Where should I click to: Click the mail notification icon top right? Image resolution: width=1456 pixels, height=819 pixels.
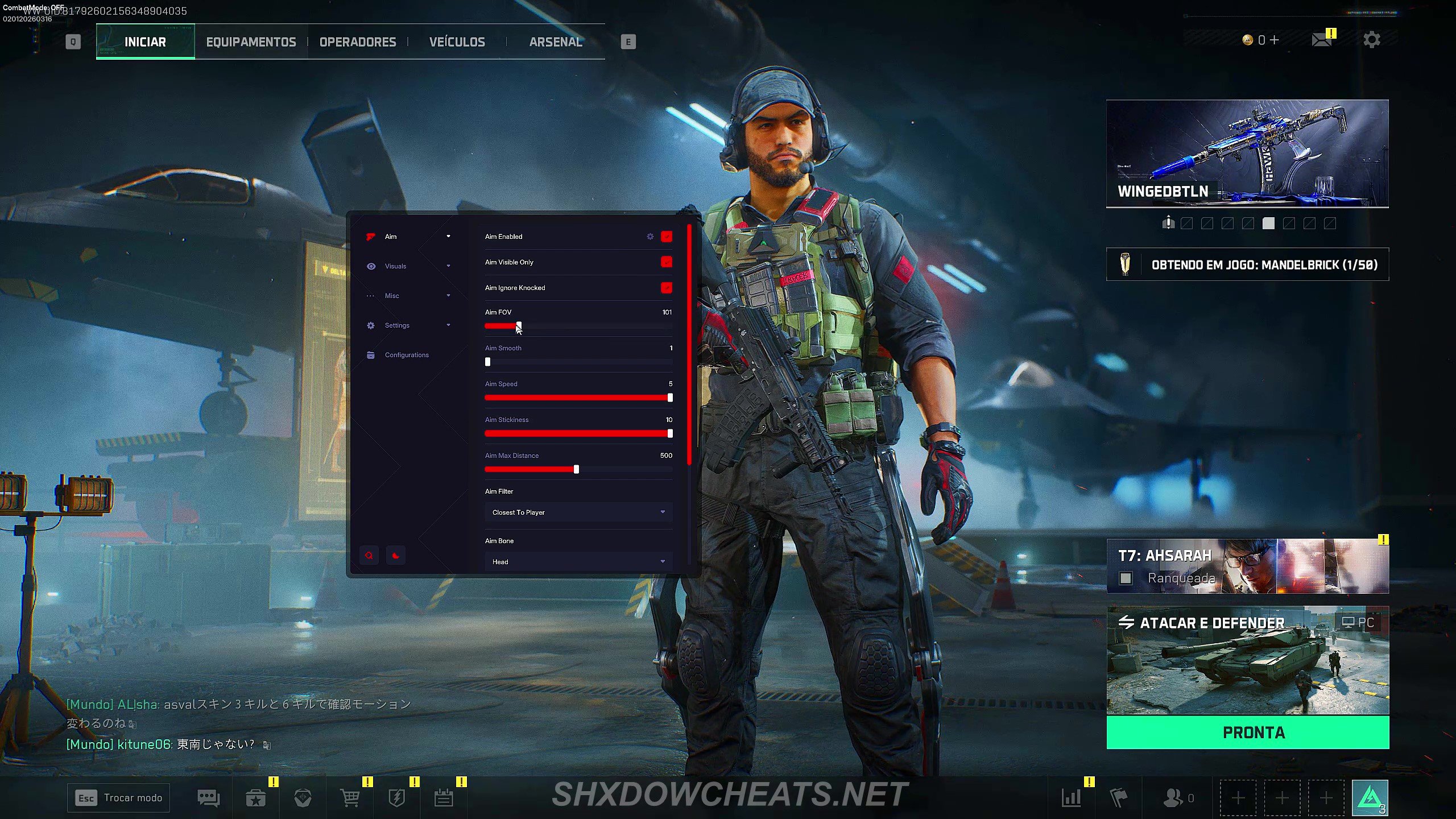[1321, 40]
